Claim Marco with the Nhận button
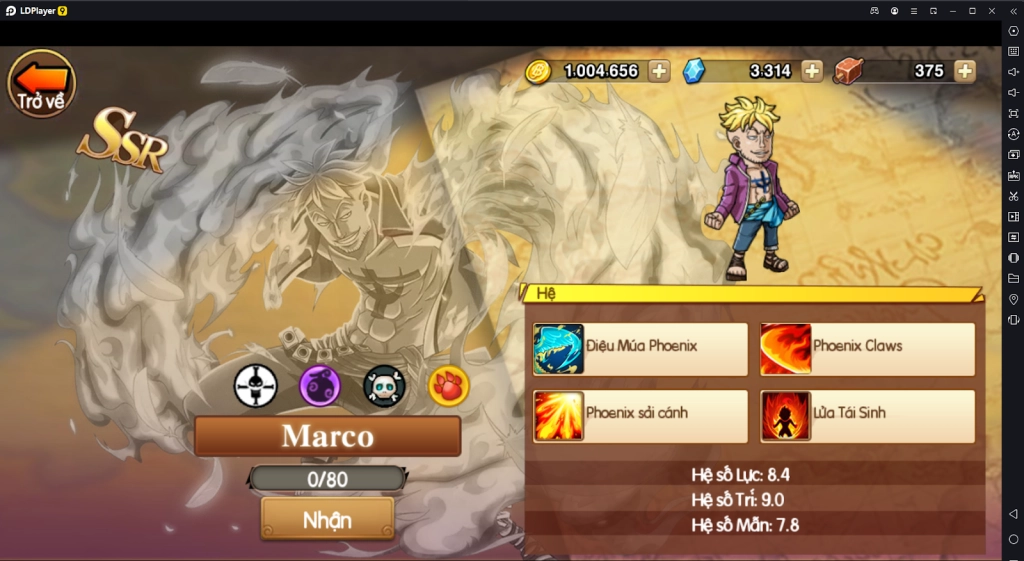Screen dimensions: 1024x561 327,519
